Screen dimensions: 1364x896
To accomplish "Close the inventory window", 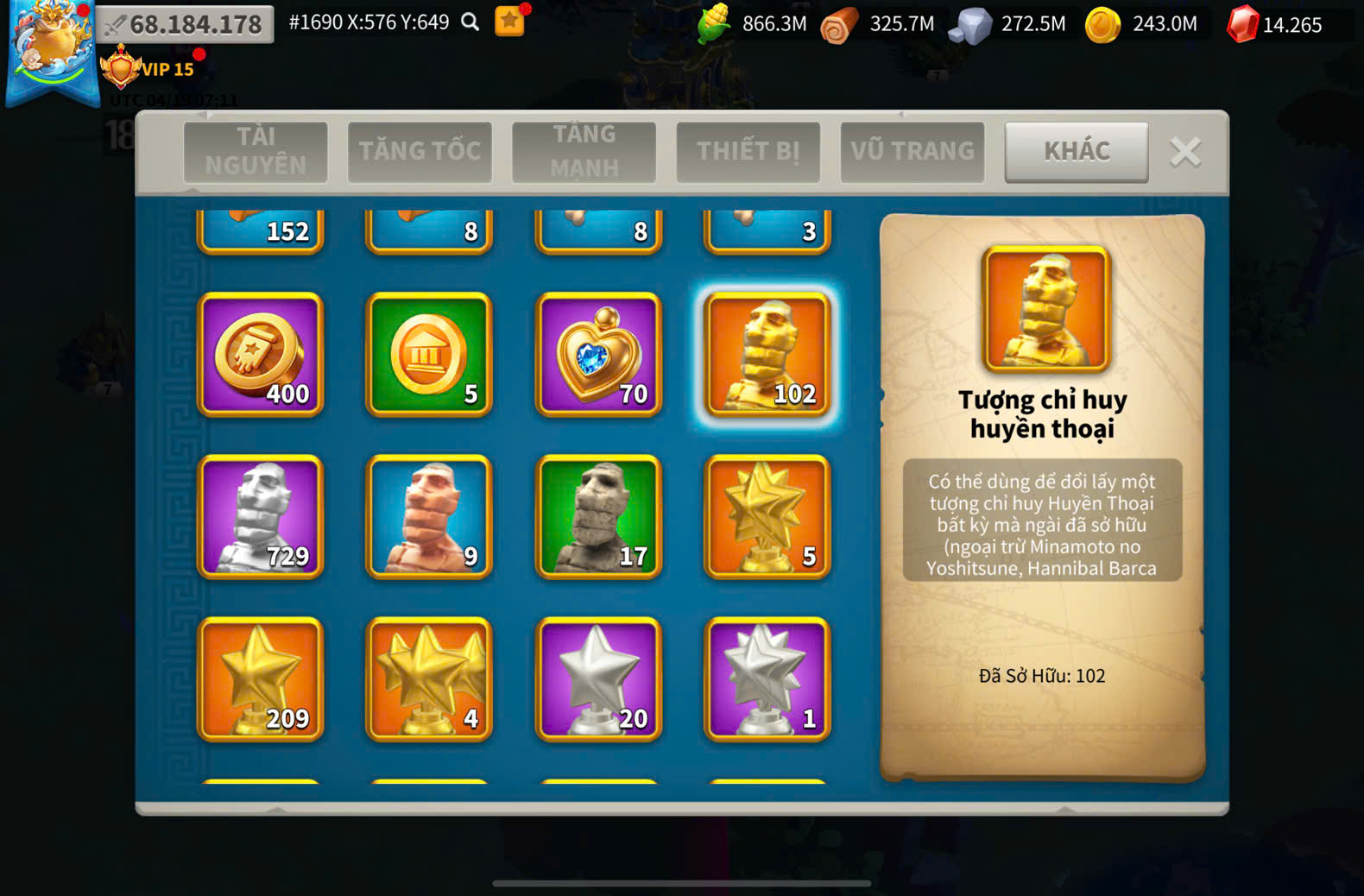I will [1185, 152].
